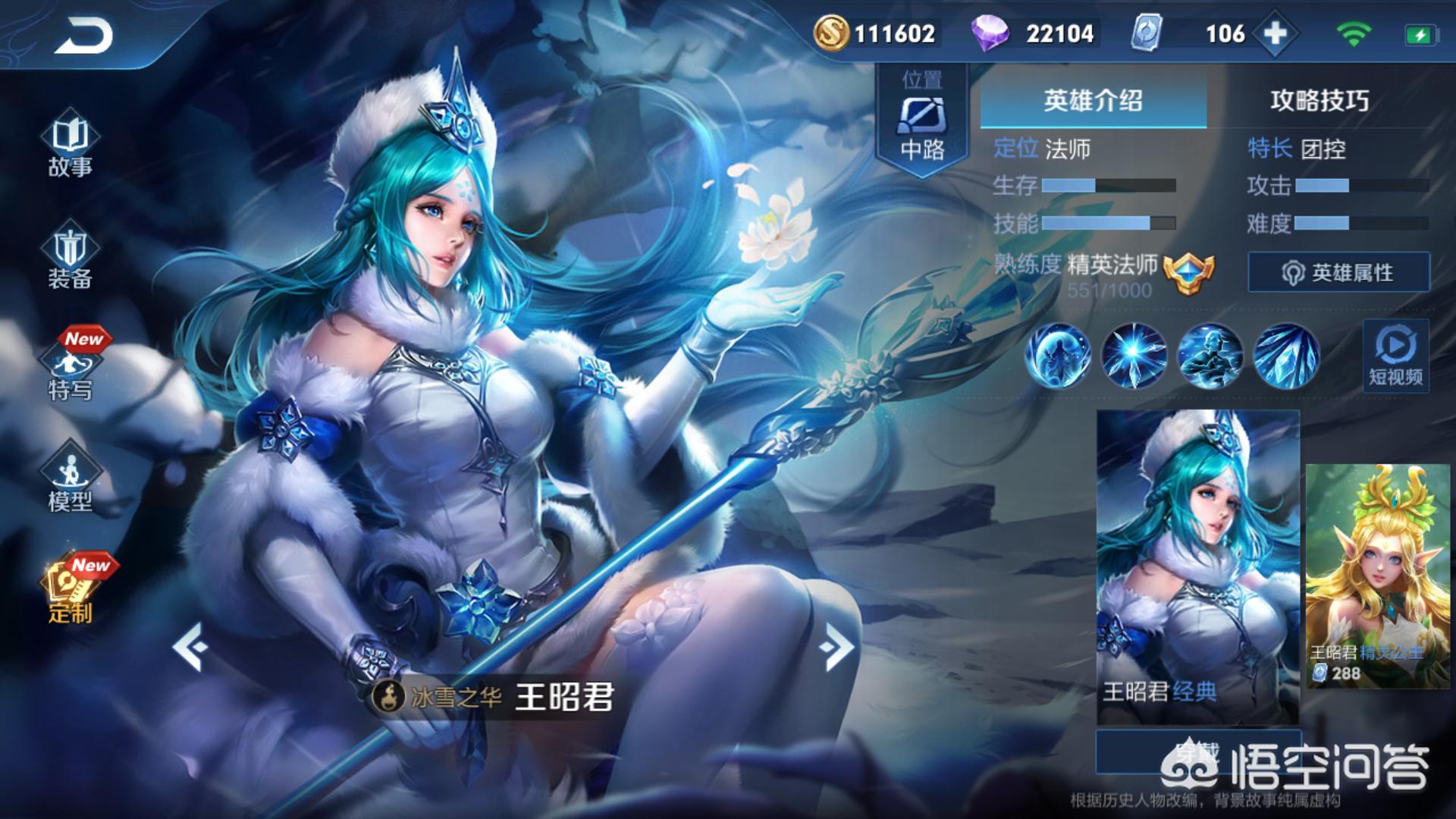The height and width of the screenshot is (819, 1456).
Task: Click the 中路 position badge
Action: click(922, 121)
